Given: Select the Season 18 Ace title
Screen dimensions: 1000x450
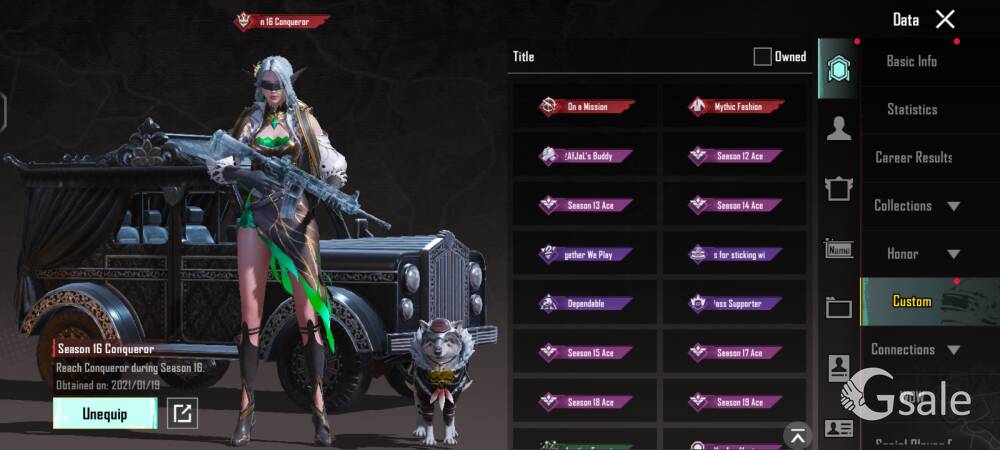Looking at the screenshot, I should pos(585,402).
